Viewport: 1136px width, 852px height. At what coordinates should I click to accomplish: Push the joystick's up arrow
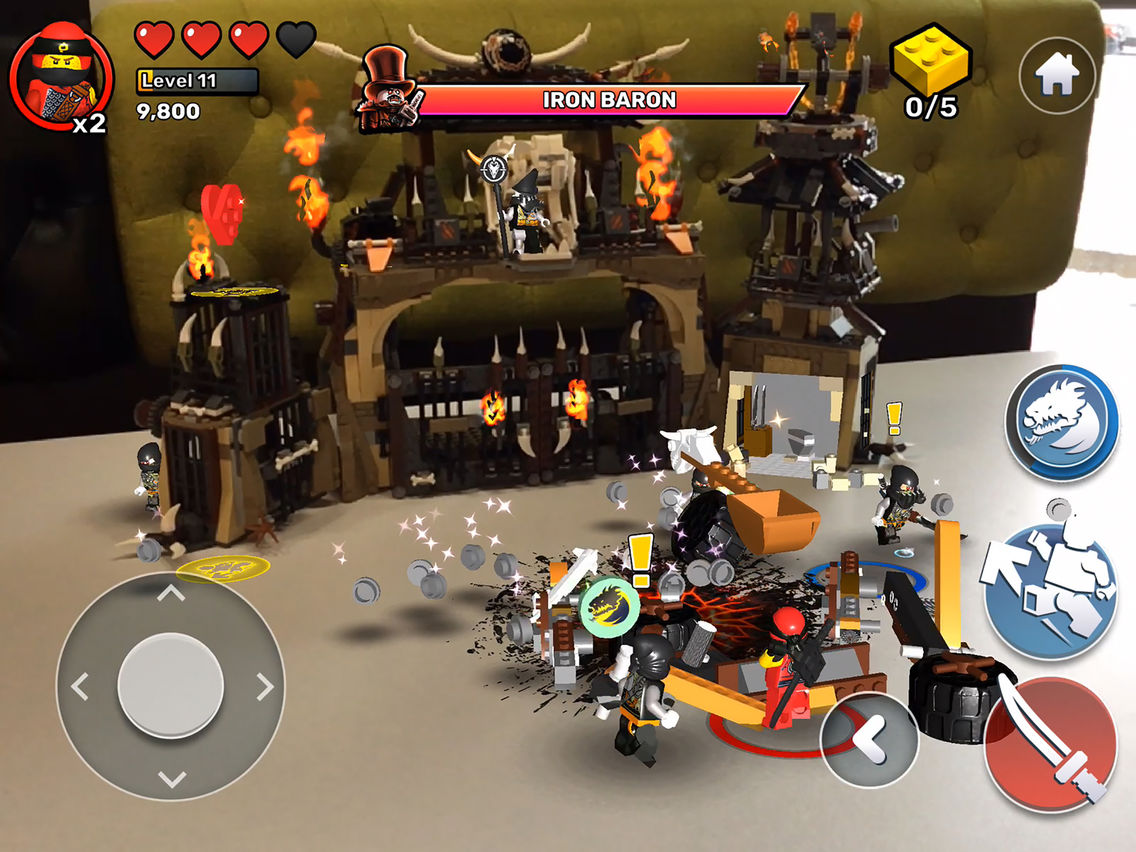pos(171,593)
